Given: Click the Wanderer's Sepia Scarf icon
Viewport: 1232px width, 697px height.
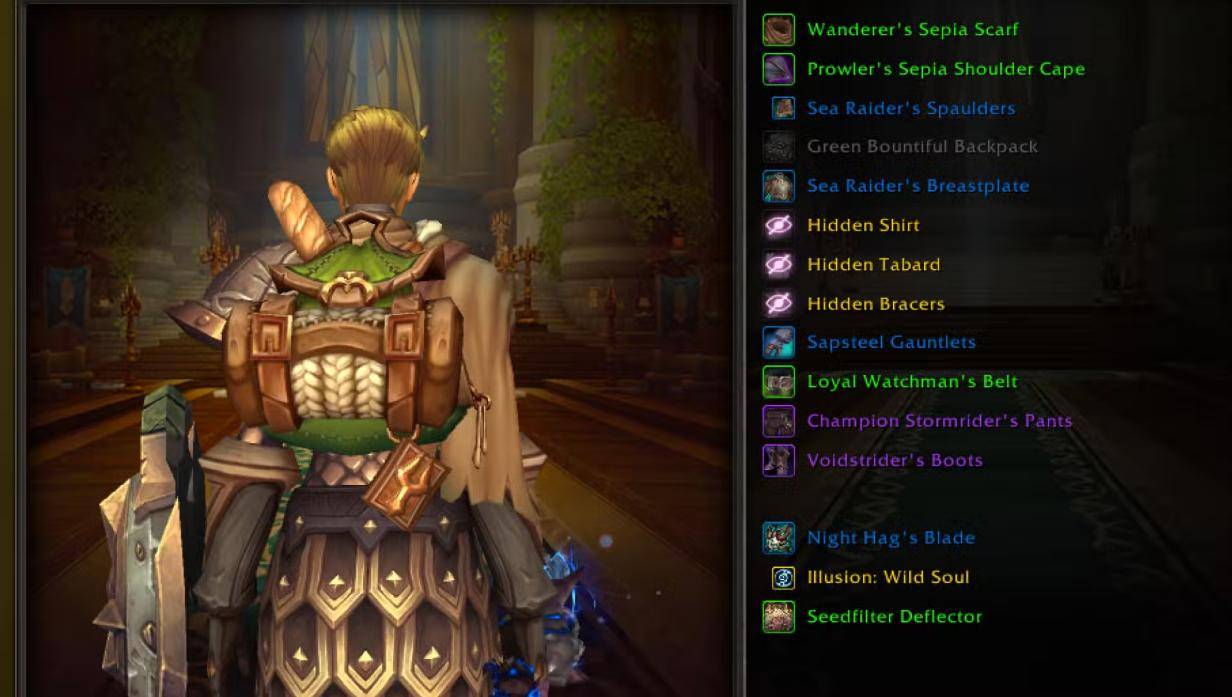Looking at the screenshot, I should 778,30.
